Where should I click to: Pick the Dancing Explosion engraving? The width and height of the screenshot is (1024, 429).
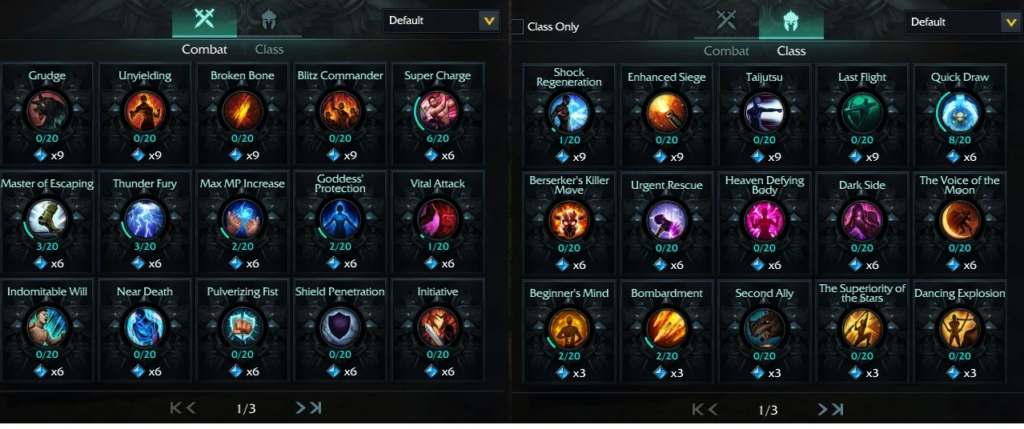[959, 327]
